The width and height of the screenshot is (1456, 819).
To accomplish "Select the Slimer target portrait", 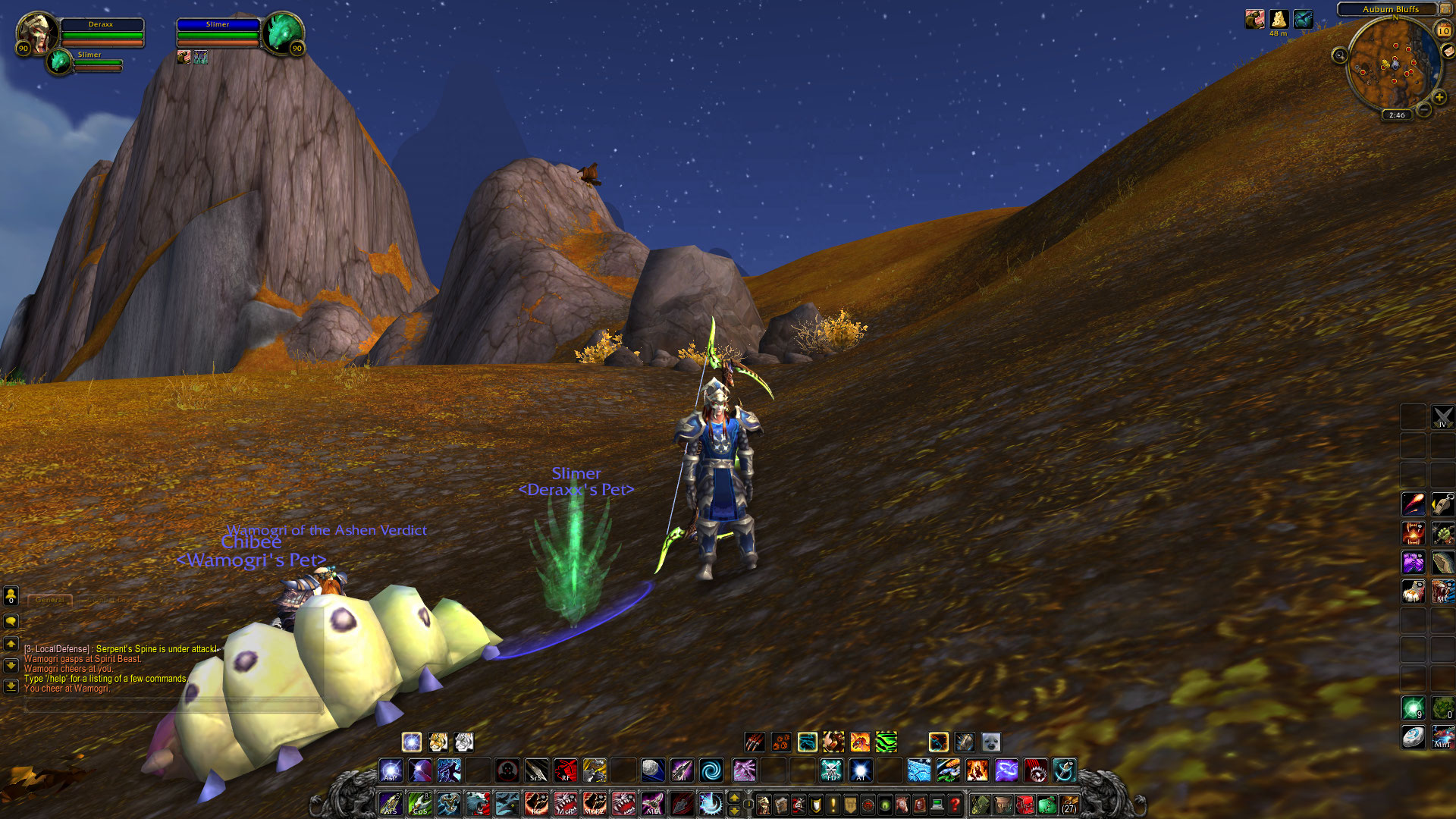I will 283,32.
